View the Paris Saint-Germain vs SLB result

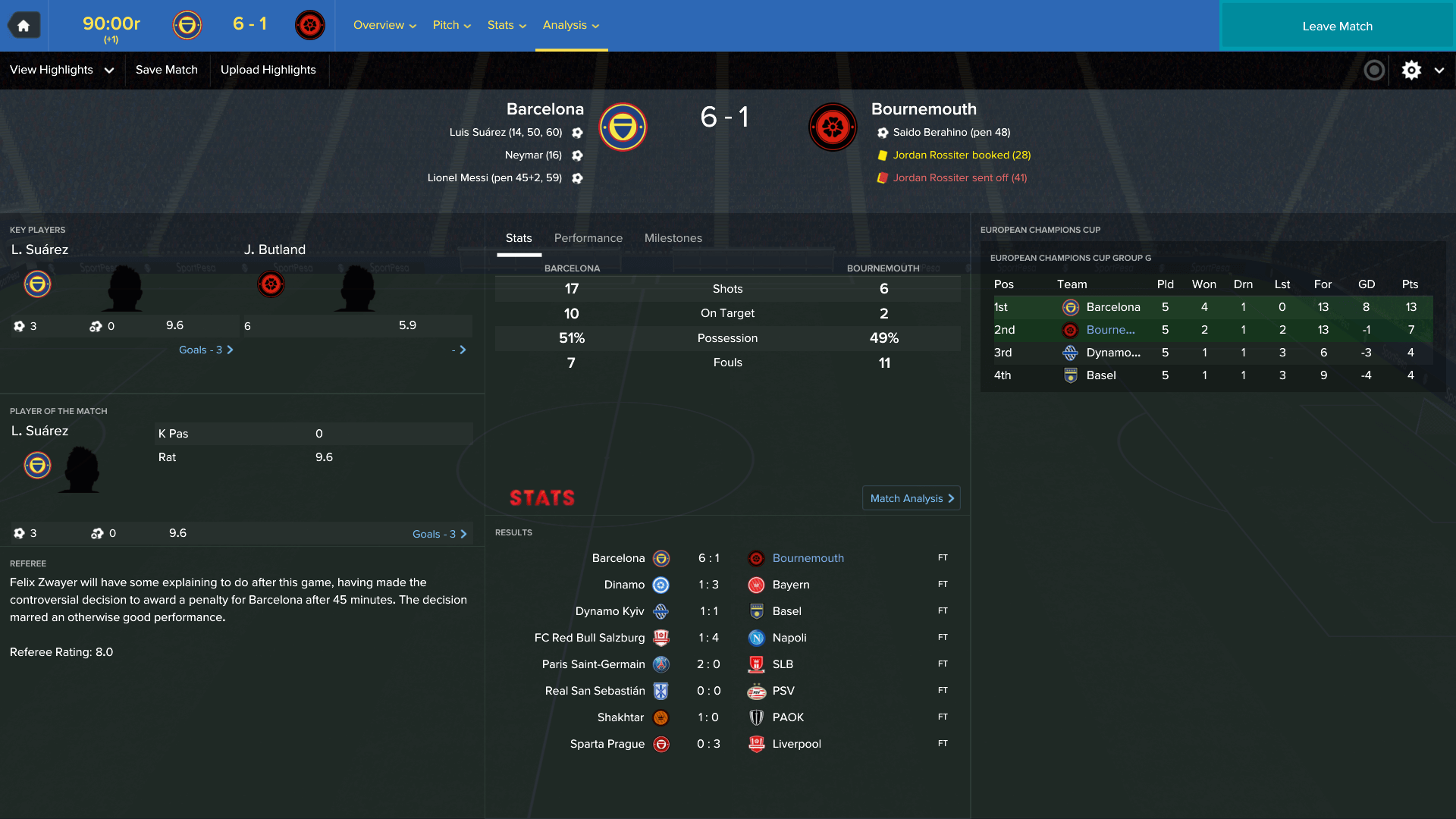pyautogui.click(x=708, y=664)
